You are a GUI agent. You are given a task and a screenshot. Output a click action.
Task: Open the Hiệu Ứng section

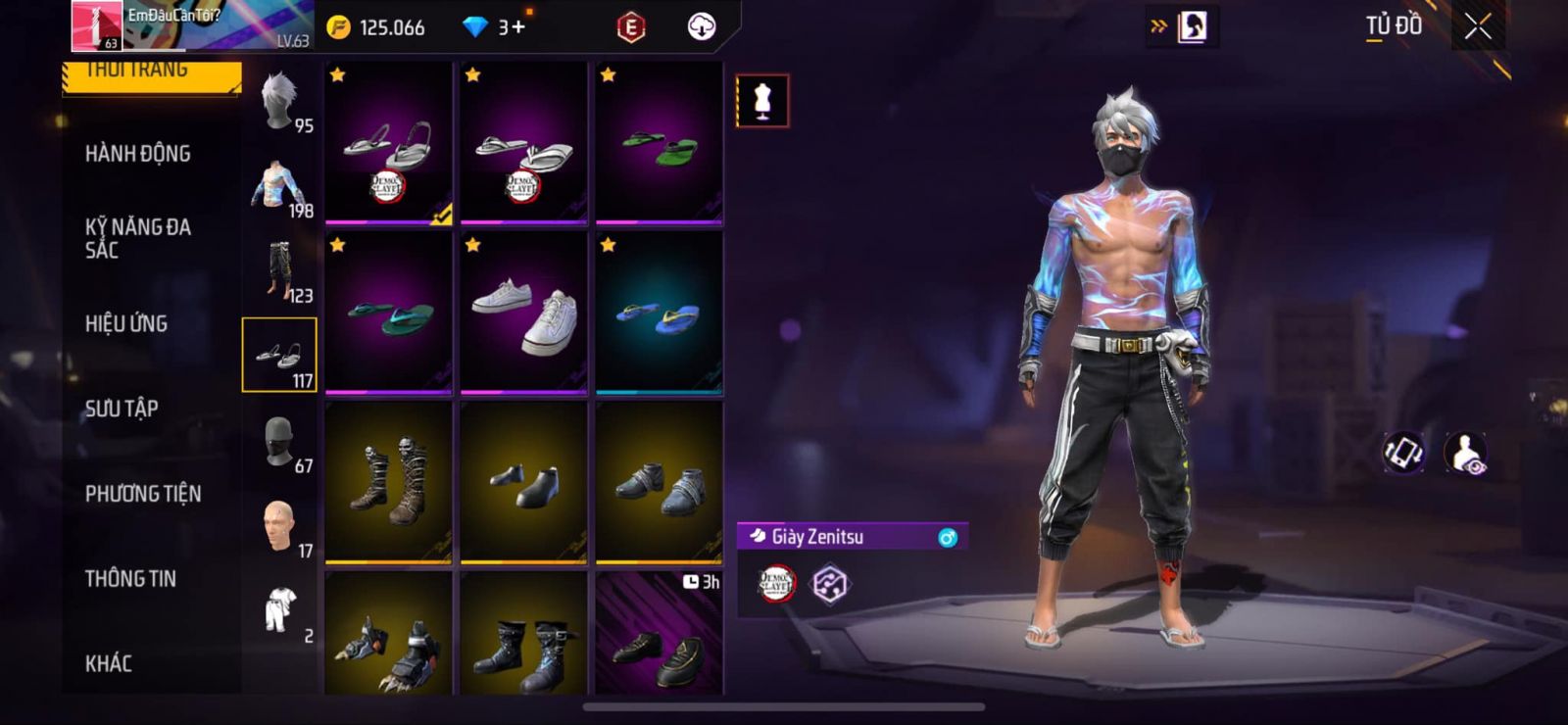pyautogui.click(x=125, y=323)
